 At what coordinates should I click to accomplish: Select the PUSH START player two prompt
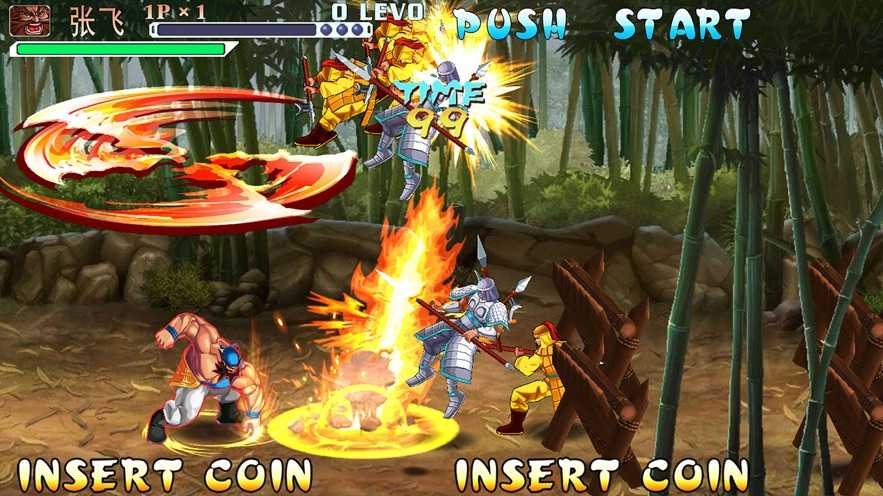602,24
